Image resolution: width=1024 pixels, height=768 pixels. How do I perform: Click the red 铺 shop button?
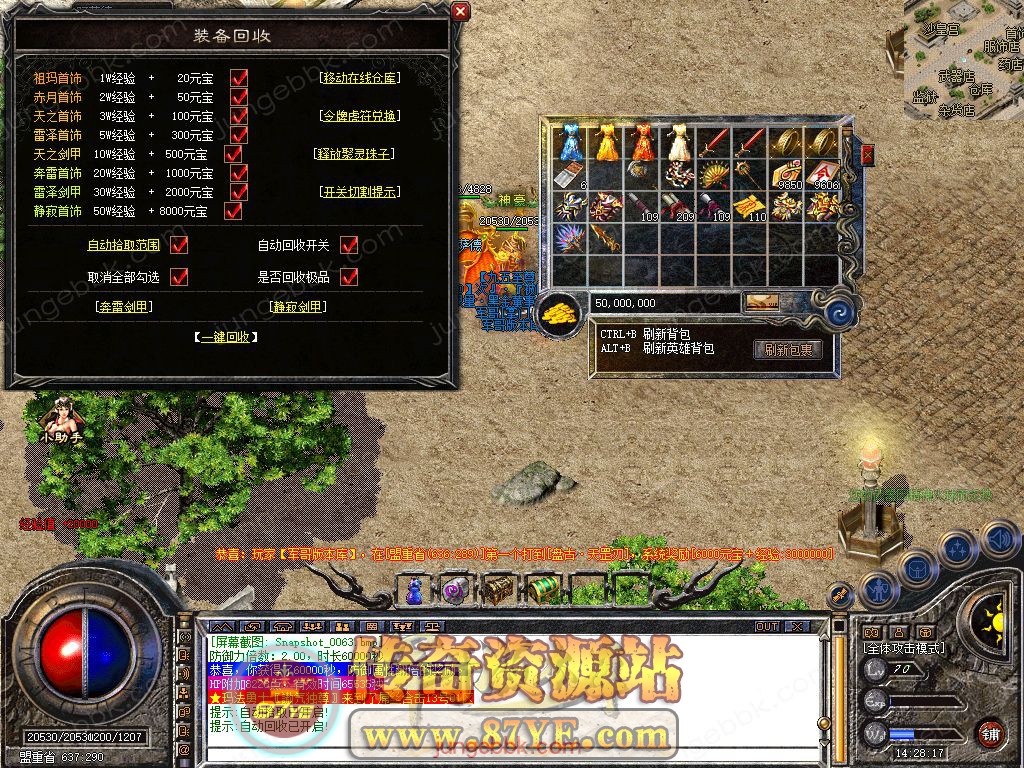(990, 733)
